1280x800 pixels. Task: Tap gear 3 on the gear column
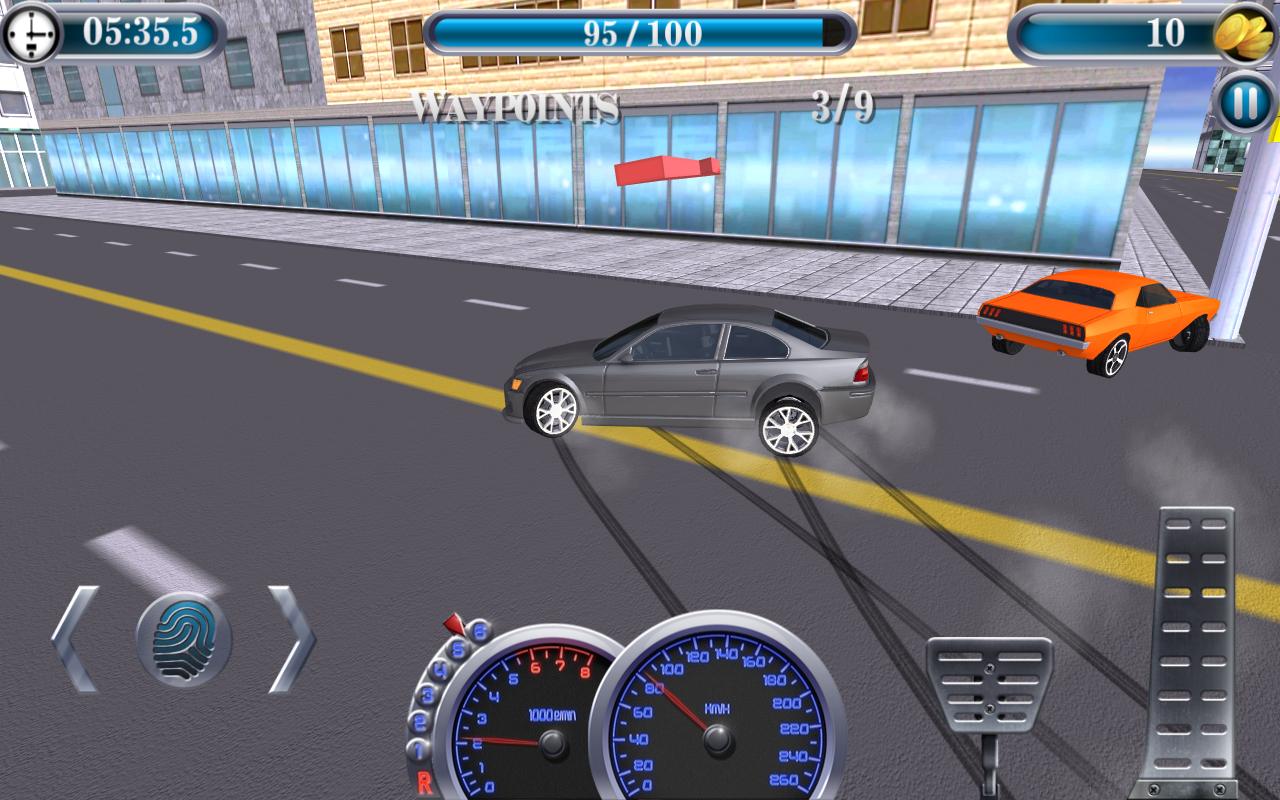tap(429, 693)
